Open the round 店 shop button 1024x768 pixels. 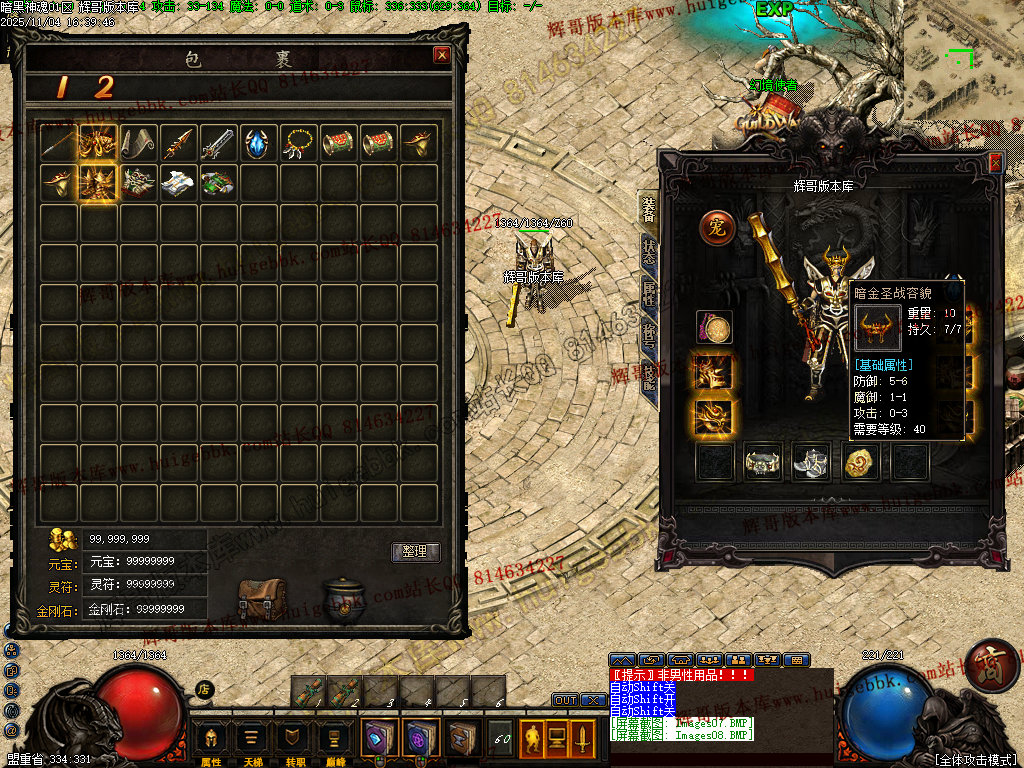[204, 689]
